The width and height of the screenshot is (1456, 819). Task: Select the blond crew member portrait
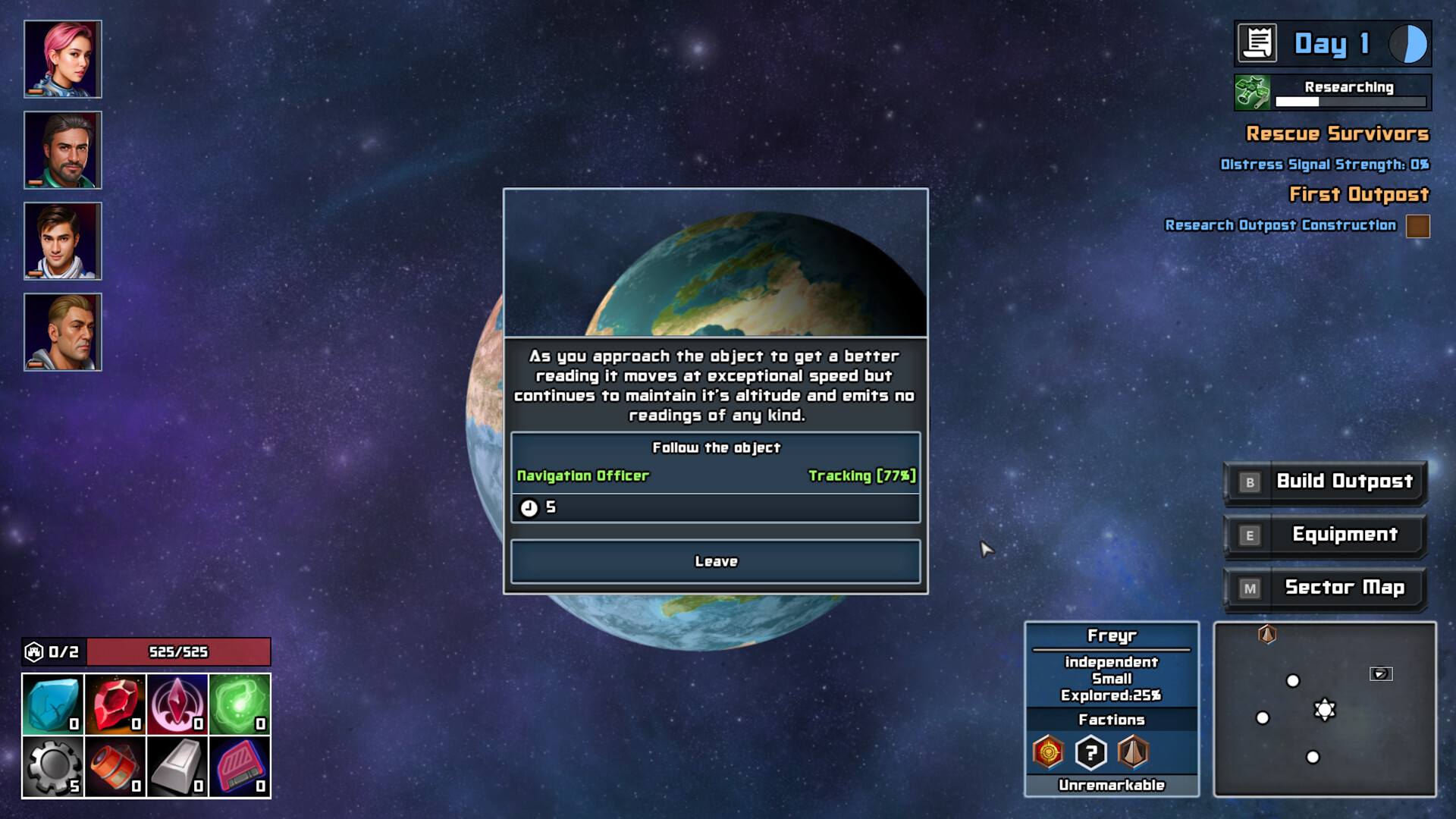pos(63,331)
